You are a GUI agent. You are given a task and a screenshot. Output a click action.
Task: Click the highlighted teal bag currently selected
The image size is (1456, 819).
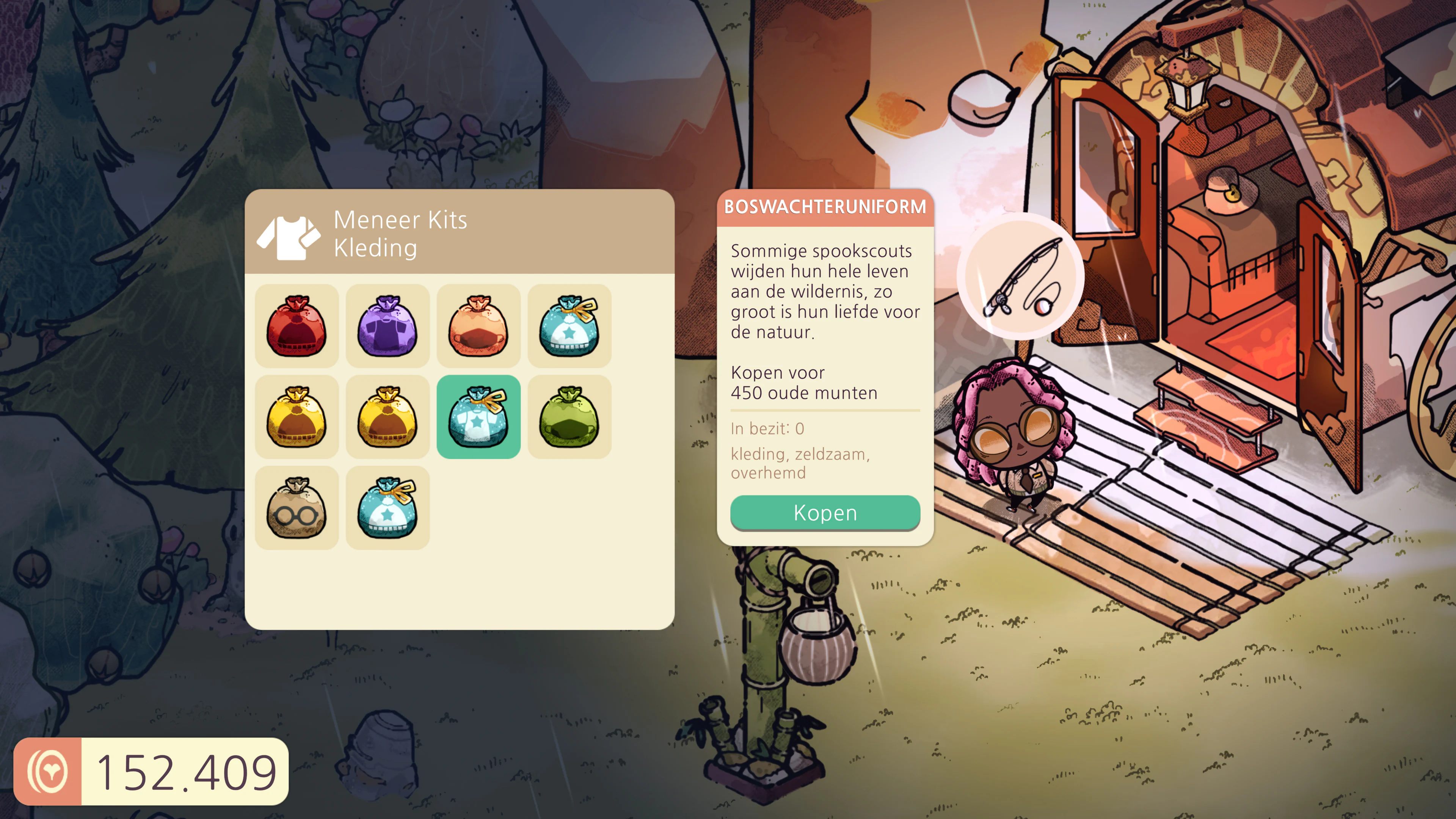[478, 417]
